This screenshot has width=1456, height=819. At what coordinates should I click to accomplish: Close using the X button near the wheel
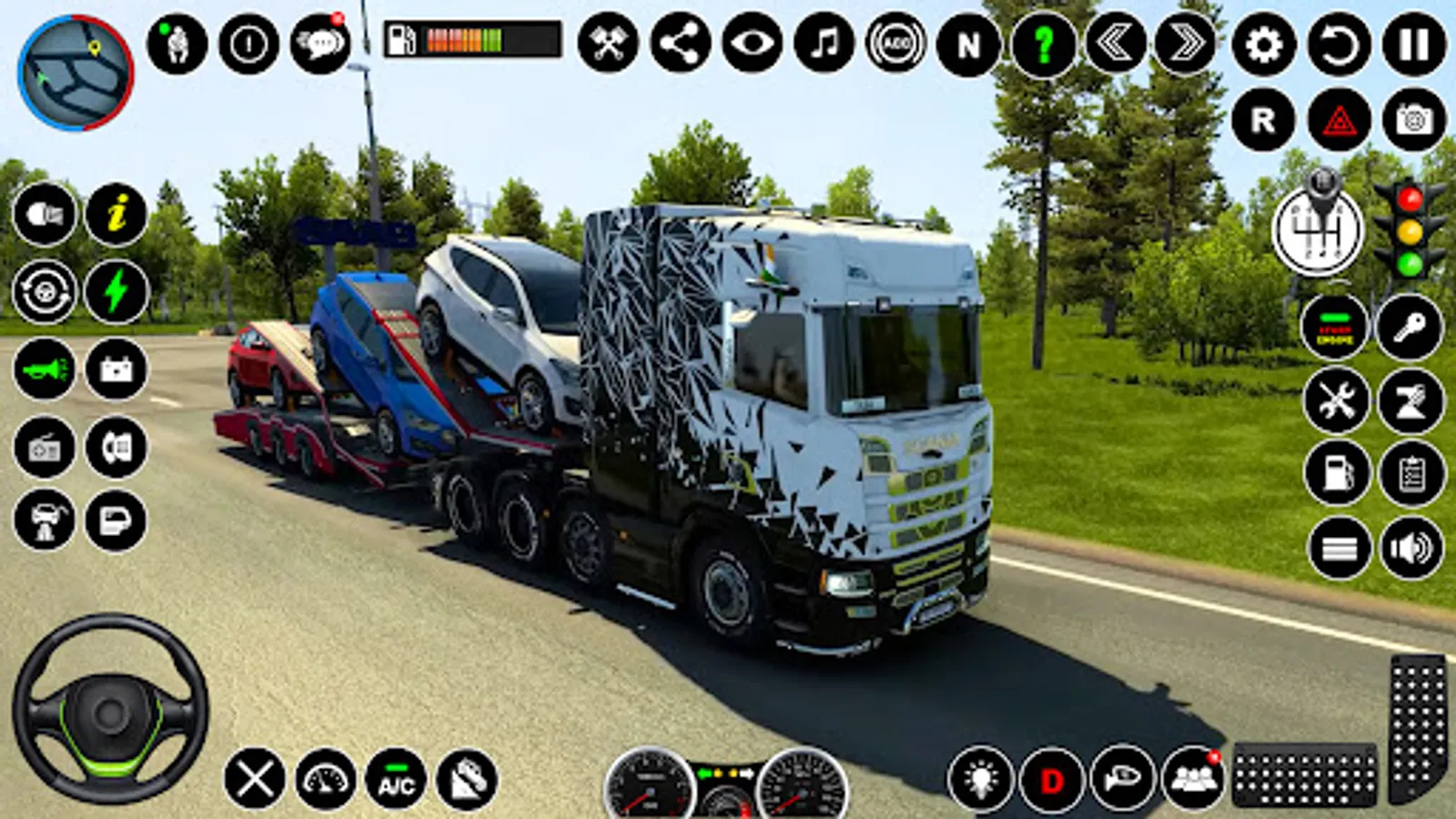(254, 779)
